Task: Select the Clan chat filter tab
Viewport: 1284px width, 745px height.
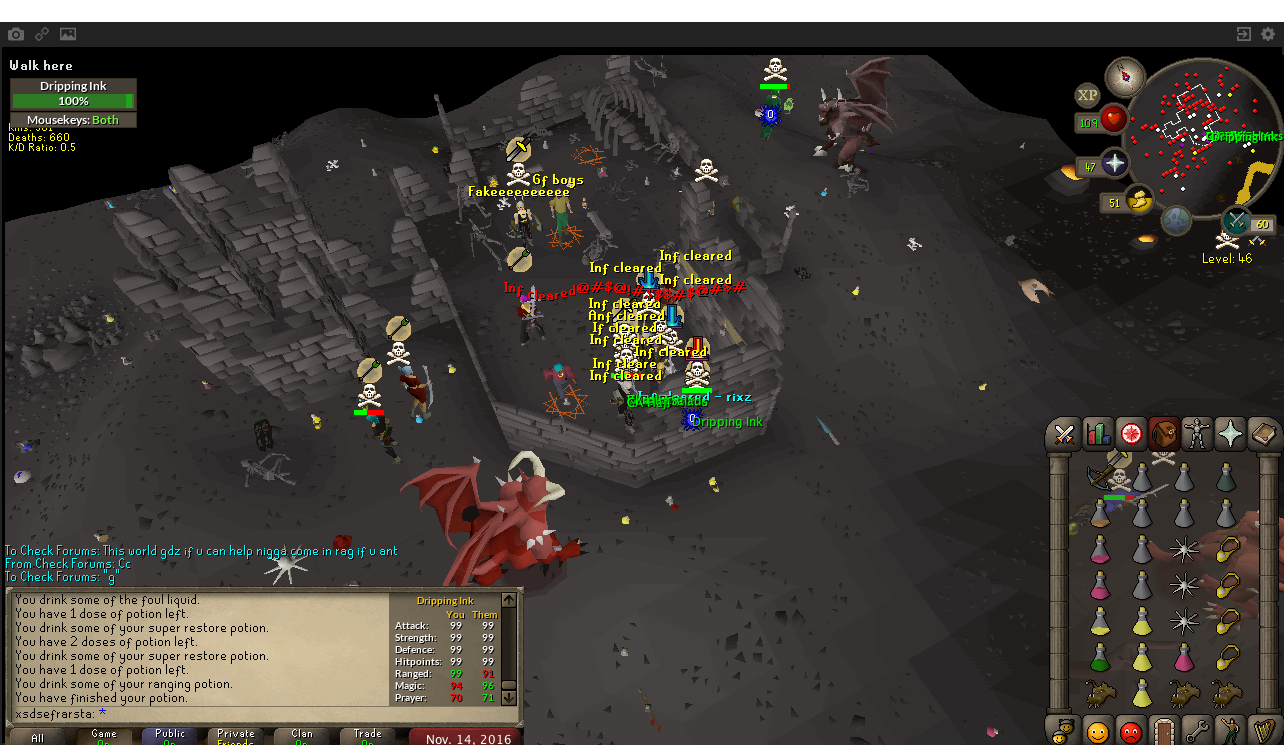Action: tap(302, 737)
